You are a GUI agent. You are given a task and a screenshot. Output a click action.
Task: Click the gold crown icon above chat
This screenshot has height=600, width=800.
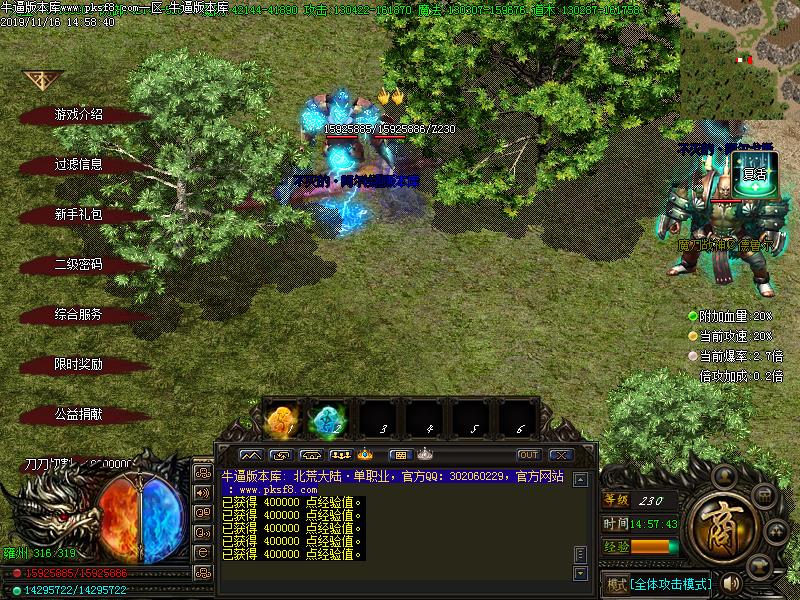(365, 455)
